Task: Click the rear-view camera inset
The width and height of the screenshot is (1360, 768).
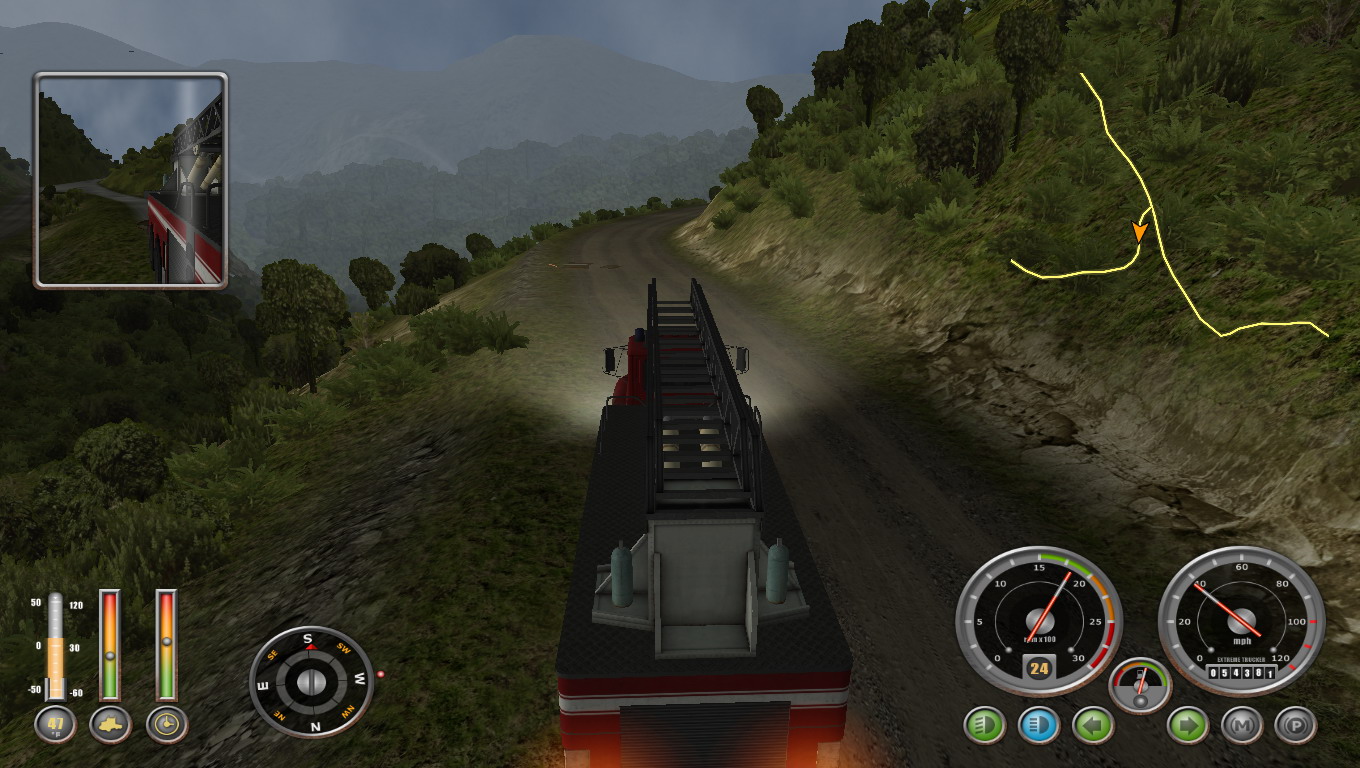Action: click(131, 180)
